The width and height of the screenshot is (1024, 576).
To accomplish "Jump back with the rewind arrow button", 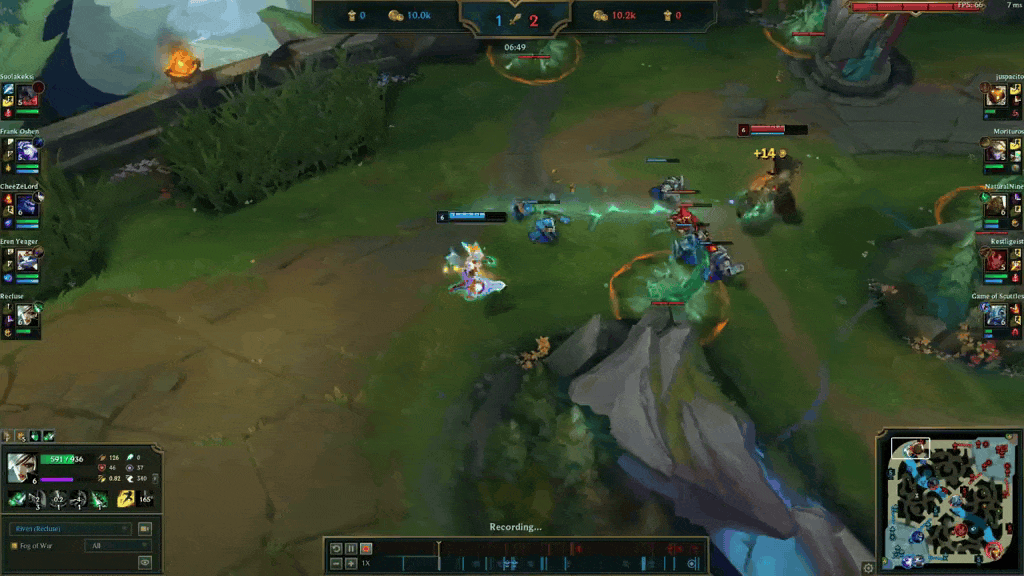I will 336,549.
